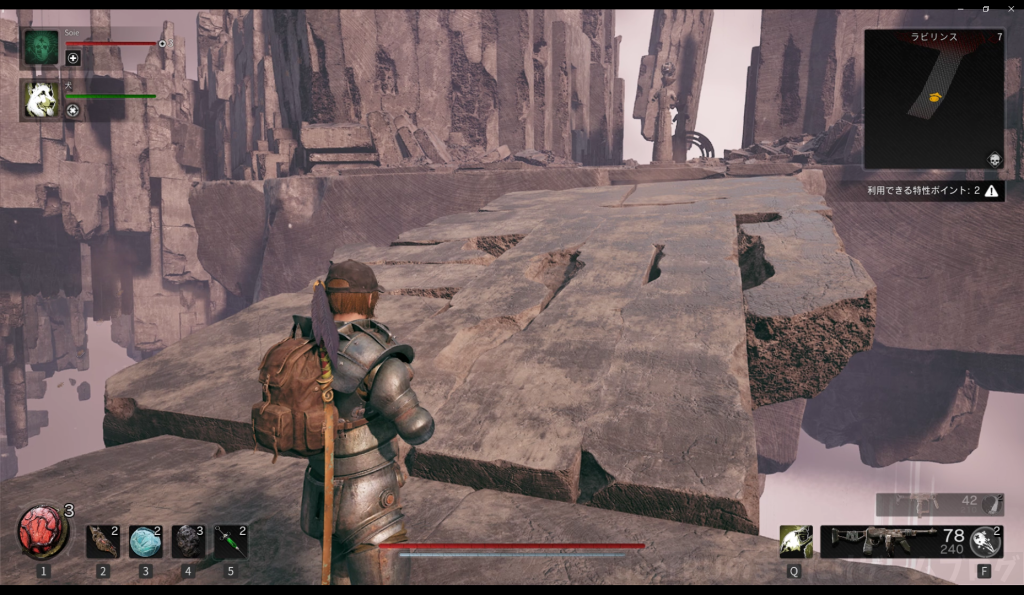The height and width of the screenshot is (595, 1024).
Task: Maximize the game window
Action: point(985,8)
